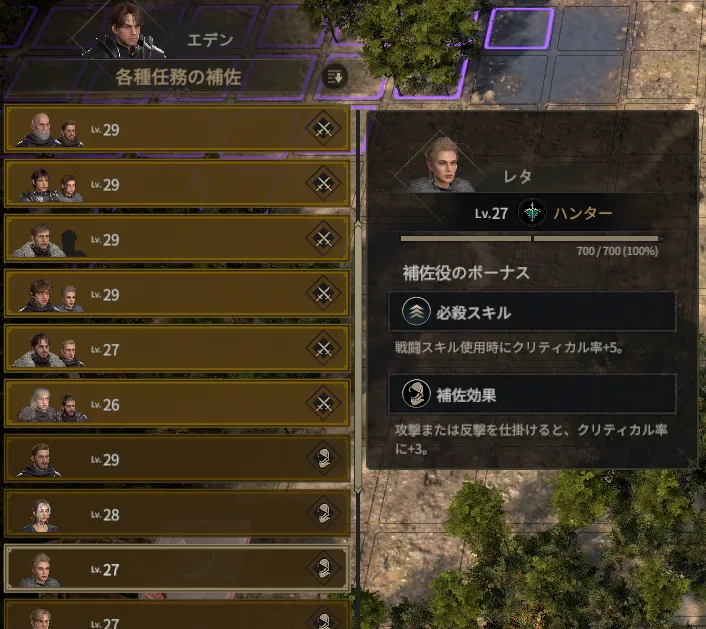Click the 必殺スキル bonus entry
The width and height of the screenshot is (706, 629).
click(x=531, y=312)
